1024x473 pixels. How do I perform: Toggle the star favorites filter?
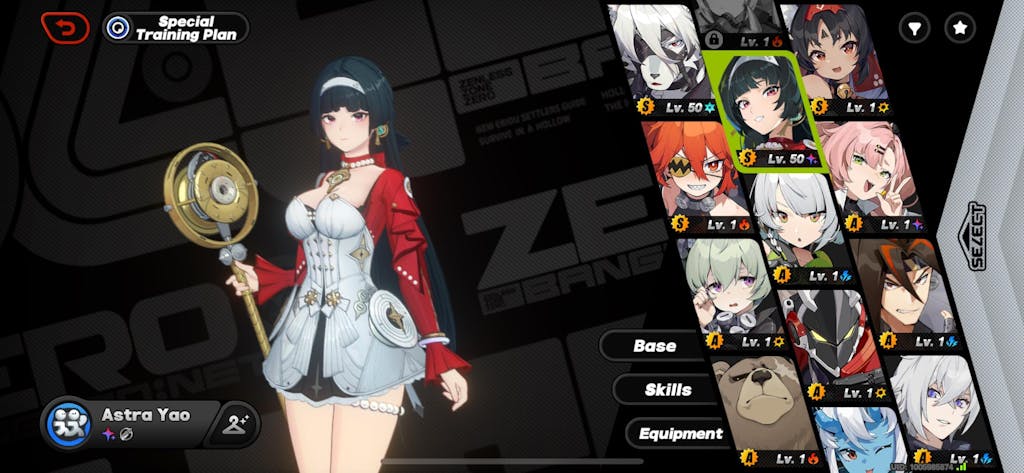point(960,29)
